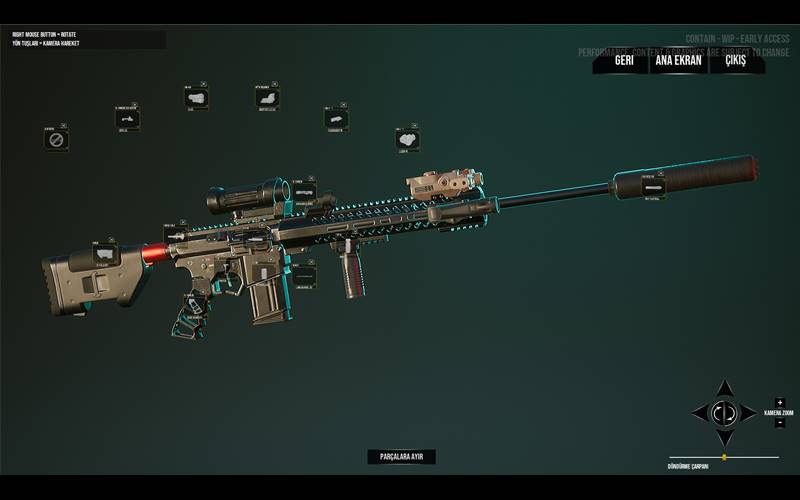Click the DÖNDÜRME ÇARPANI slider handle

coord(724,457)
